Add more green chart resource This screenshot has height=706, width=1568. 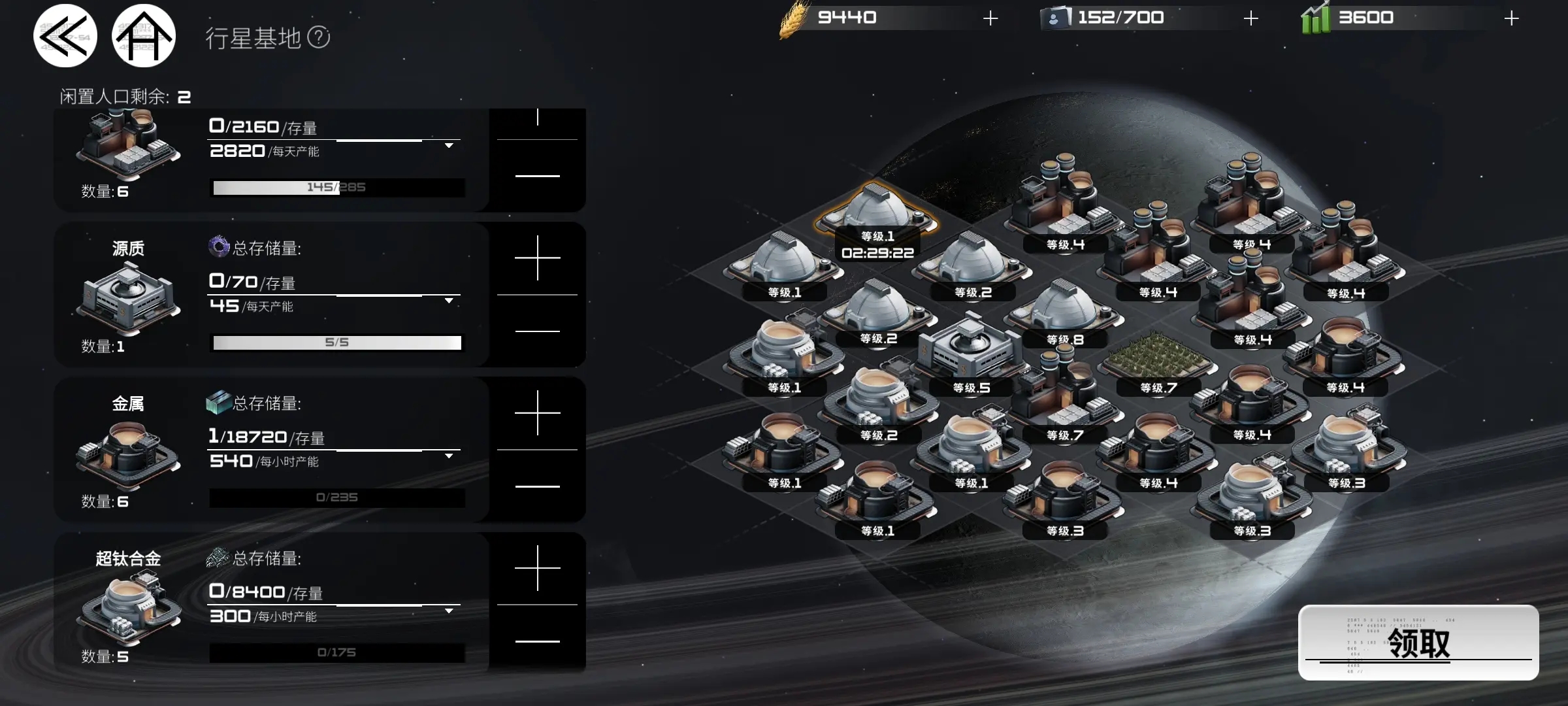(x=1511, y=18)
